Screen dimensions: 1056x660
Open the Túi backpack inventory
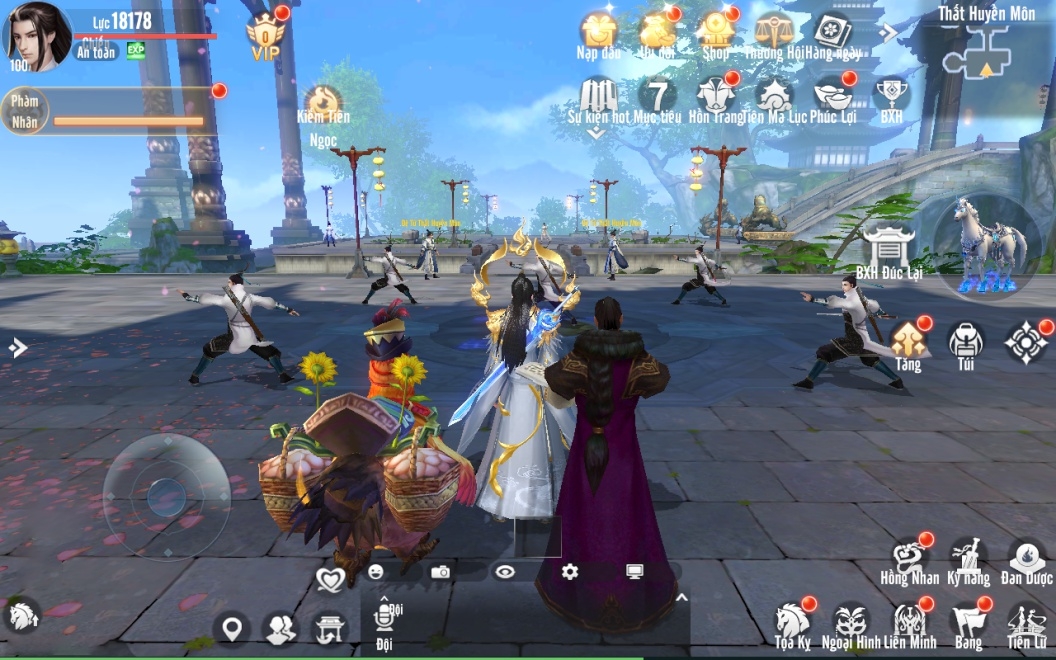(966, 342)
